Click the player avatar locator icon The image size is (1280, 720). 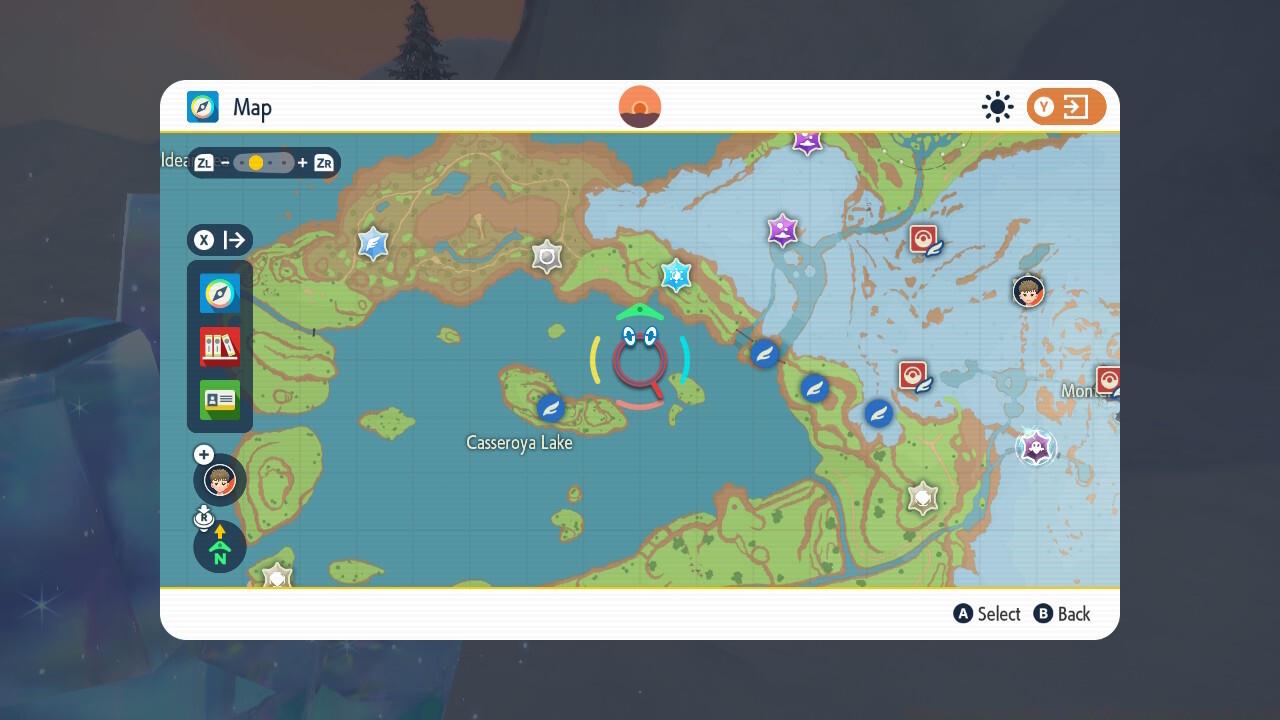pos(219,480)
